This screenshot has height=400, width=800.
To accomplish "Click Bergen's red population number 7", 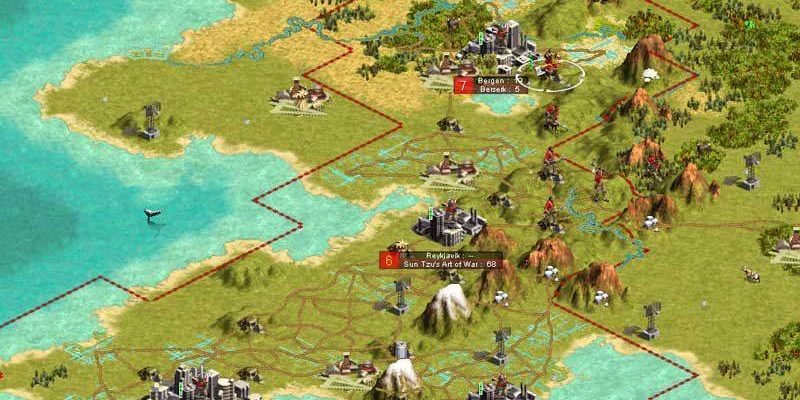I will pyautogui.click(x=462, y=85).
